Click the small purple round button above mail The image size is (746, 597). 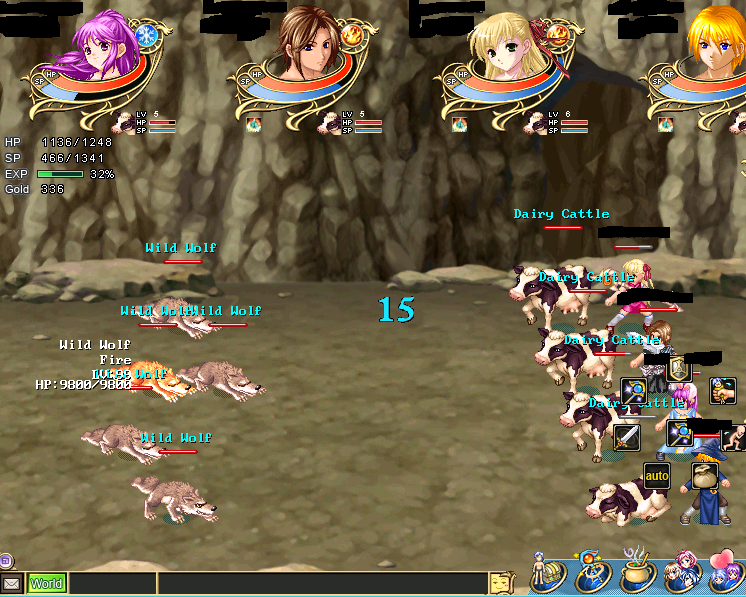tap(7, 560)
